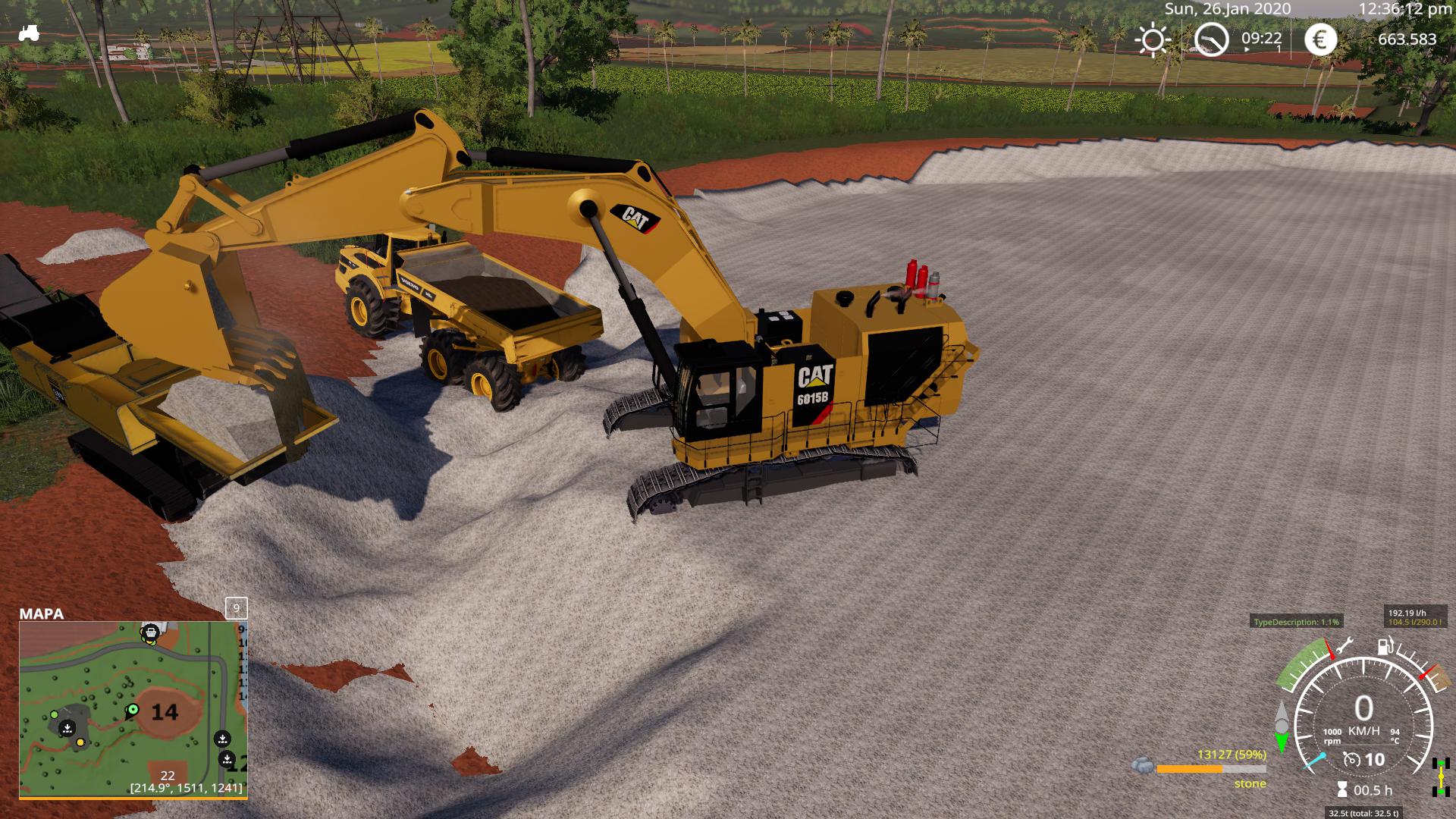This screenshot has height=819, width=1456.
Task: Click the fuel pump icon above the gauge
Action: pyautogui.click(x=1385, y=646)
